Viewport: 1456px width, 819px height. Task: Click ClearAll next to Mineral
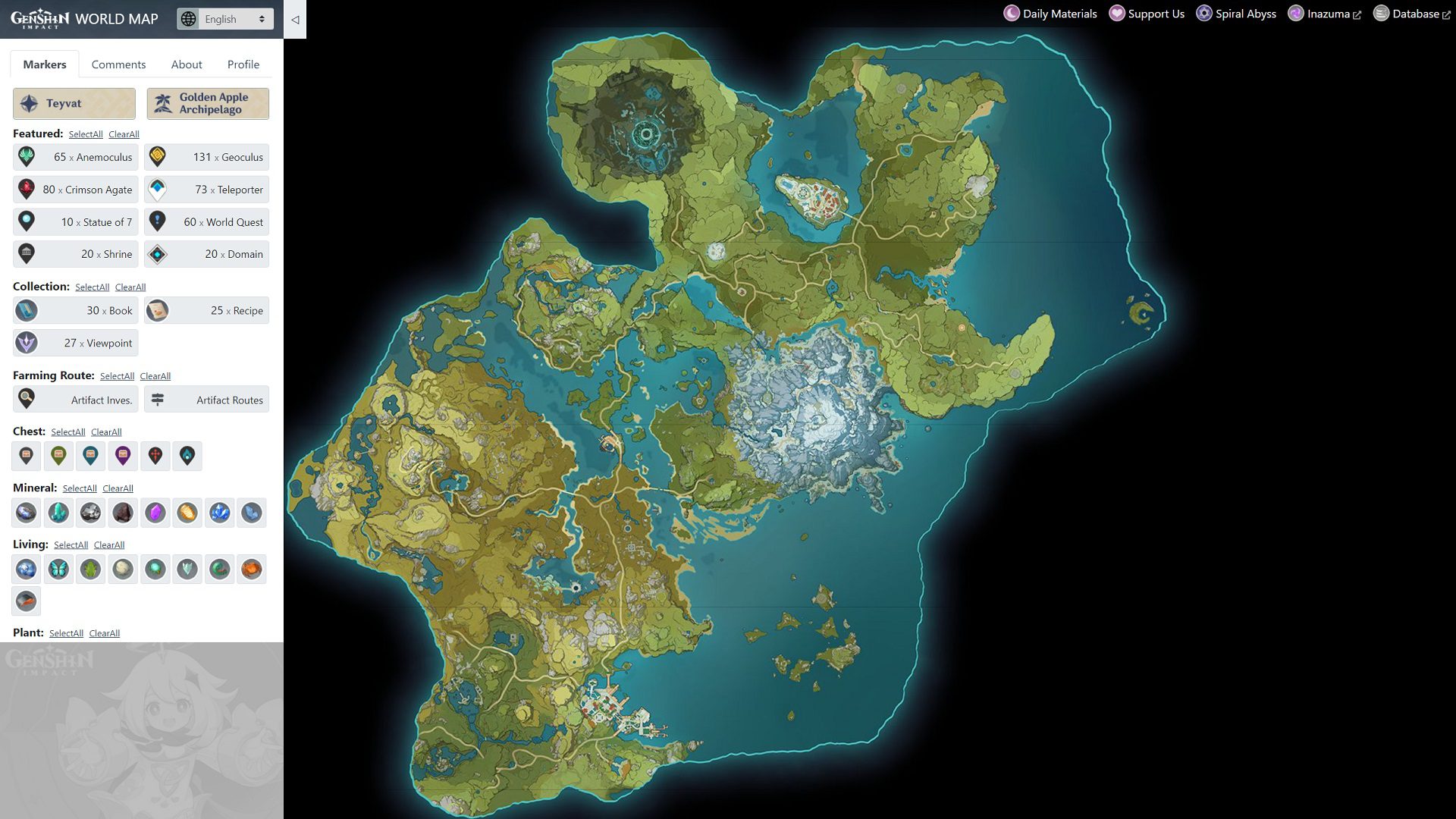[x=118, y=488]
